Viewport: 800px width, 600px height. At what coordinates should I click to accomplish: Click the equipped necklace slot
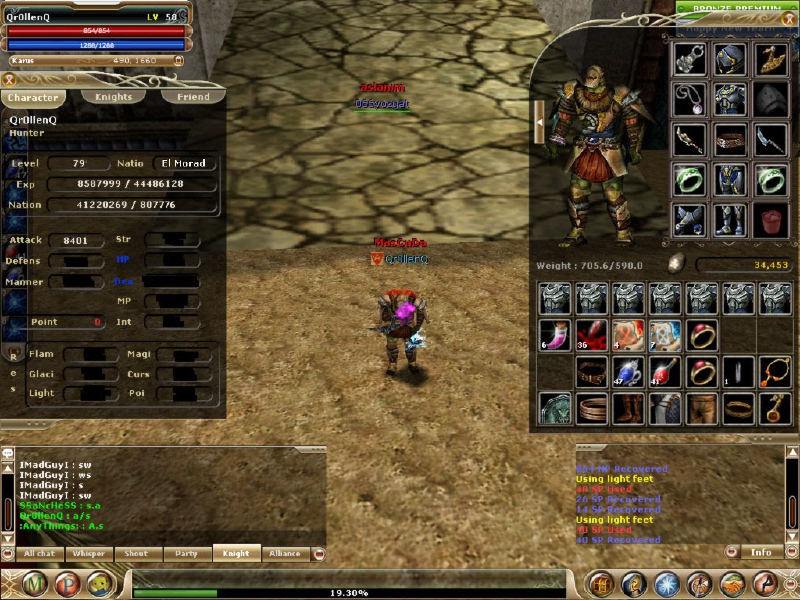coord(690,98)
